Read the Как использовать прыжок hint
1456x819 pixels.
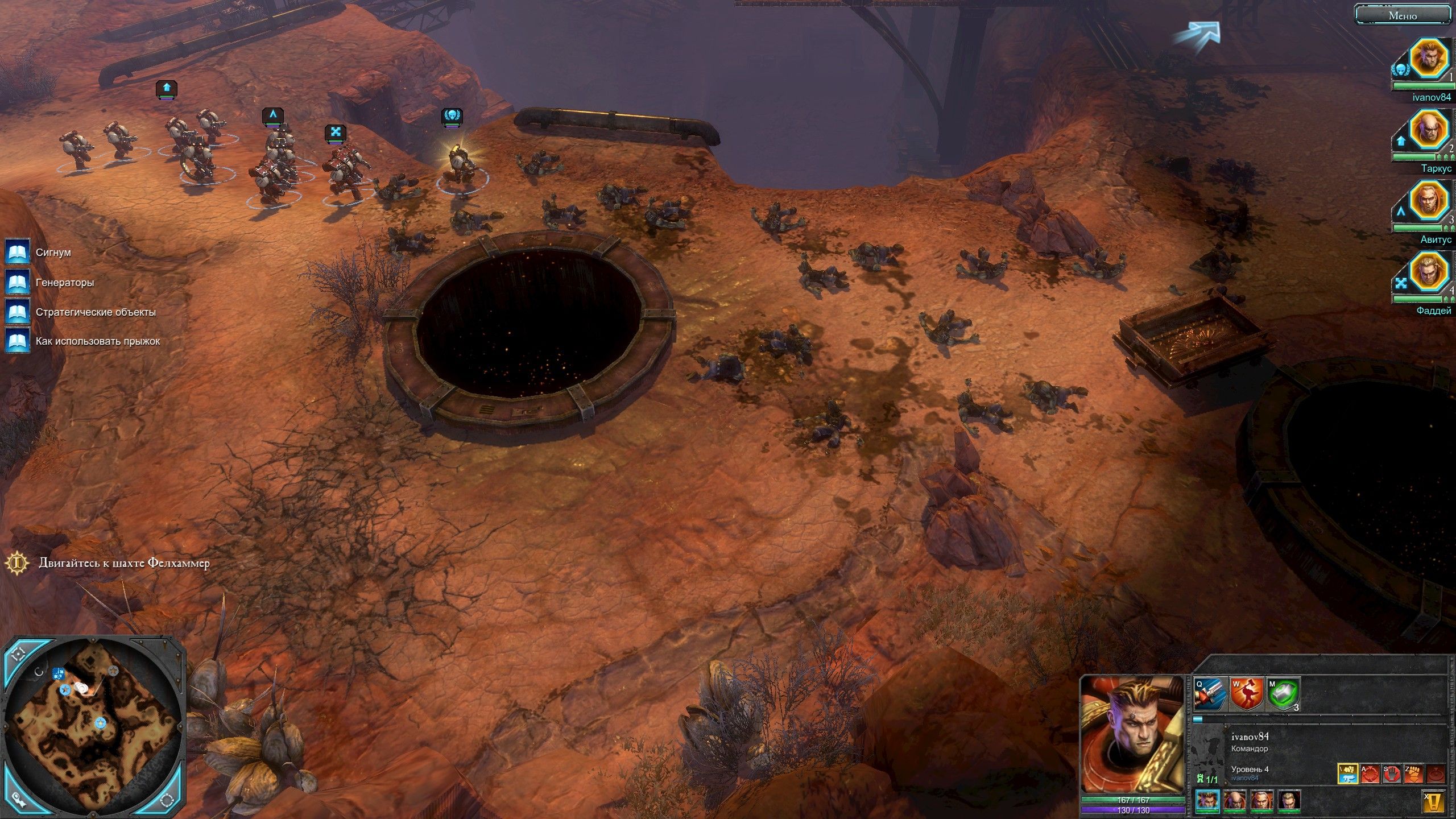pyautogui.click(x=18, y=341)
